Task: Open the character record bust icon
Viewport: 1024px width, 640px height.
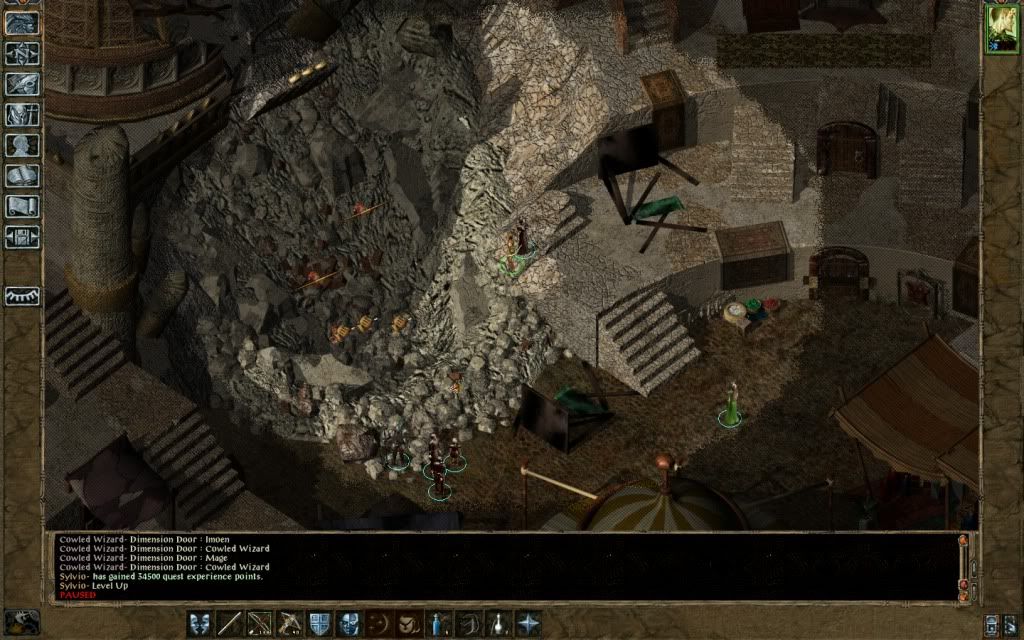Action: click(x=22, y=145)
